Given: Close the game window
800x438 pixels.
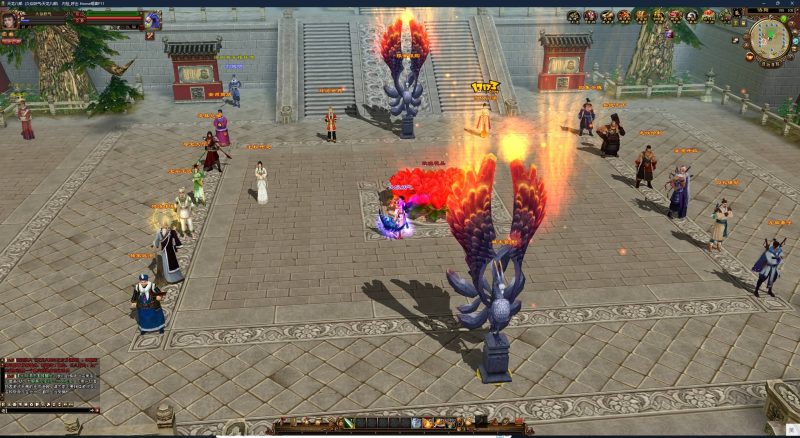Looking at the screenshot, I should 793,3.
